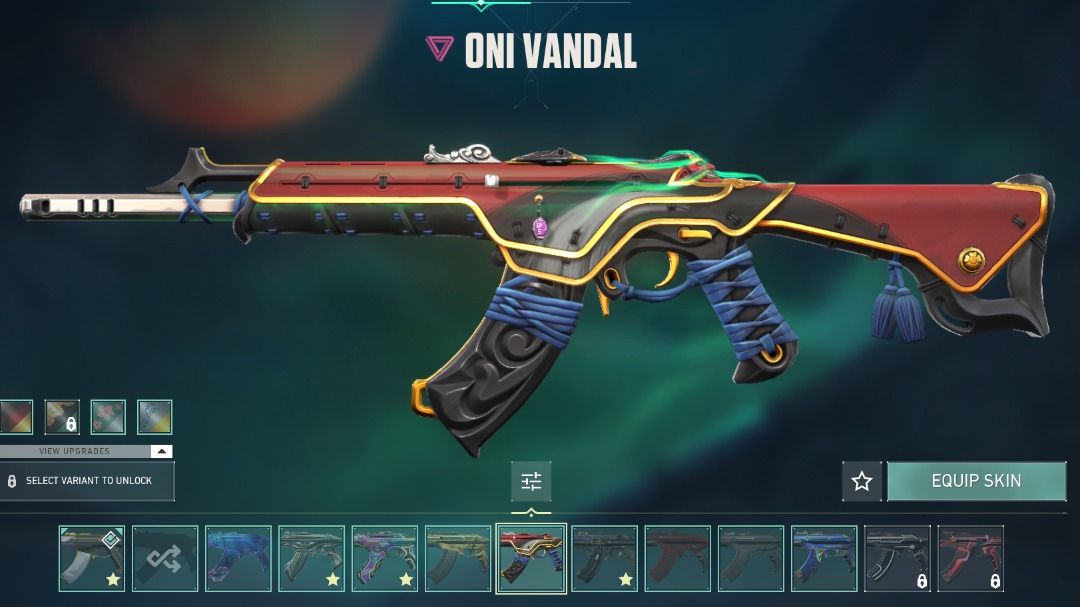Select the random shuffle skin tile
1080x607 pixels.
click(x=165, y=559)
